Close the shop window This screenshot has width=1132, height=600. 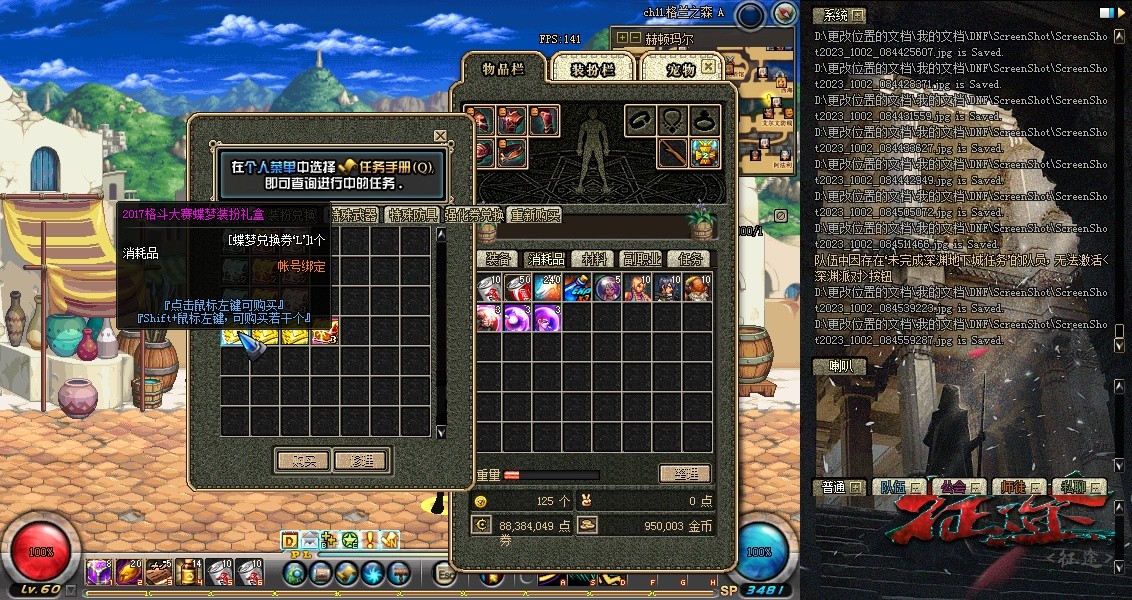tap(440, 136)
